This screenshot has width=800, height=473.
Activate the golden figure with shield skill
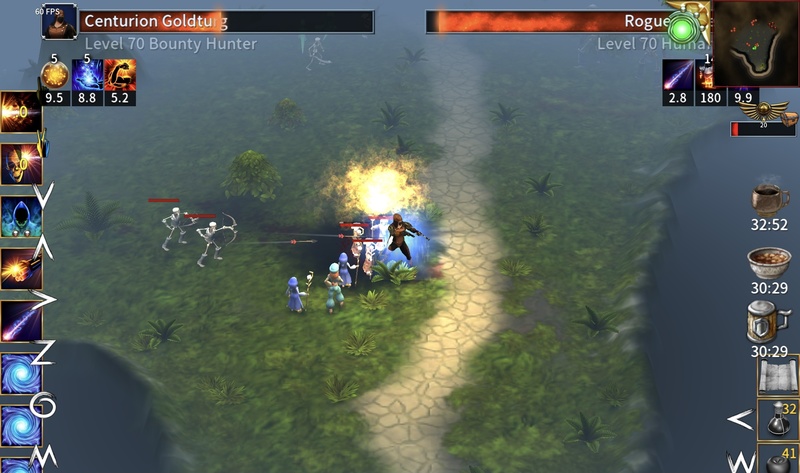(x=20, y=163)
